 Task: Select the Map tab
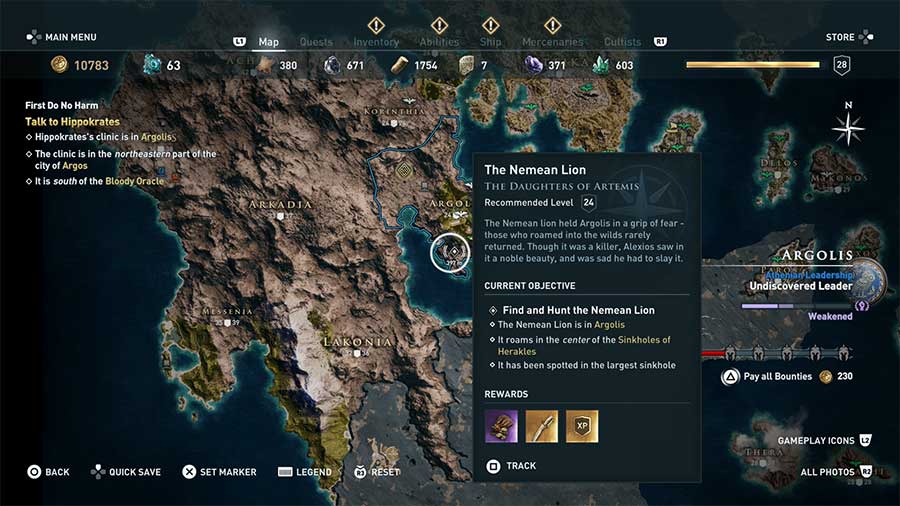pos(268,42)
